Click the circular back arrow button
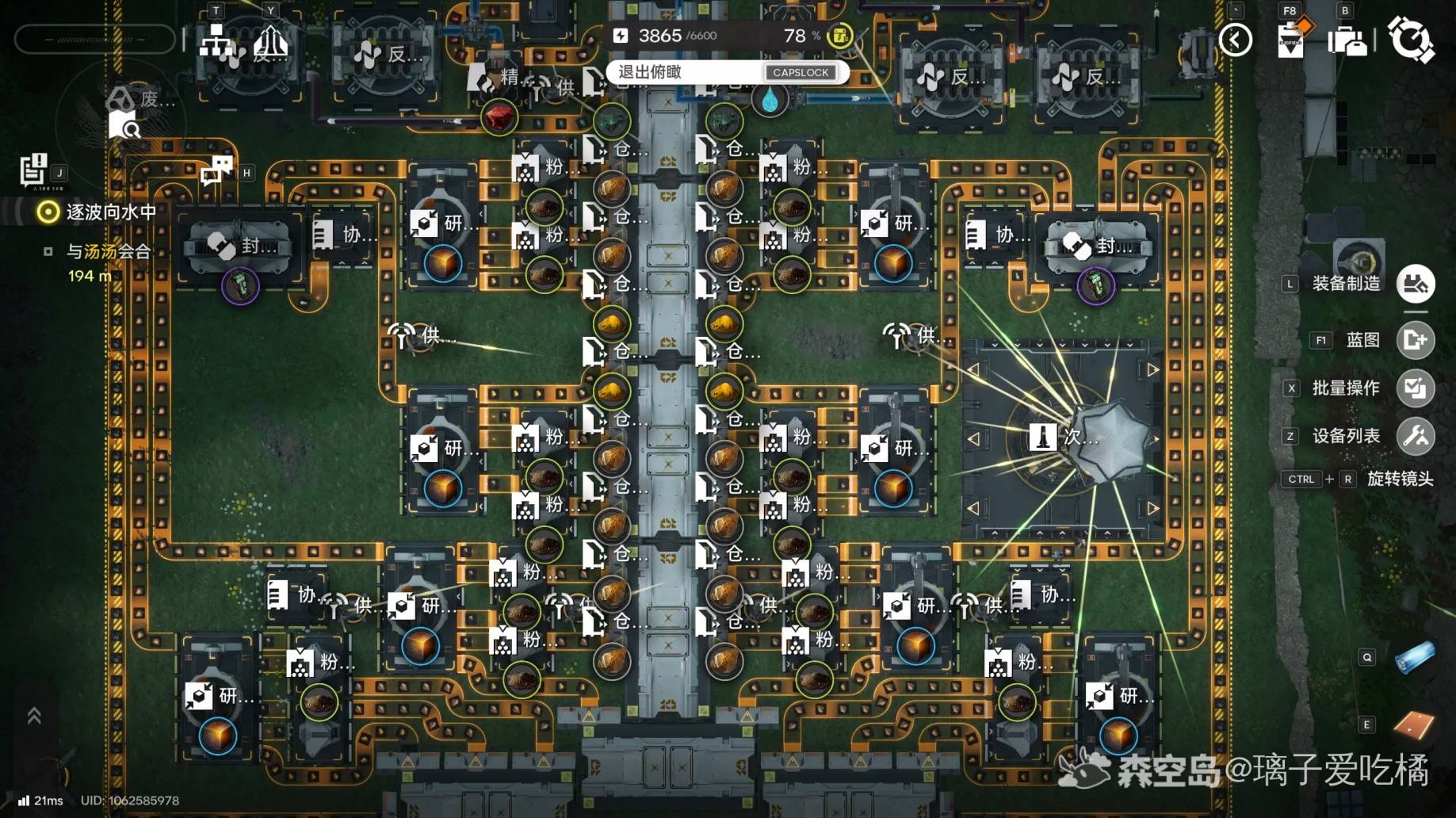Screen dimensions: 1456x818 (x=1235, y=40)
